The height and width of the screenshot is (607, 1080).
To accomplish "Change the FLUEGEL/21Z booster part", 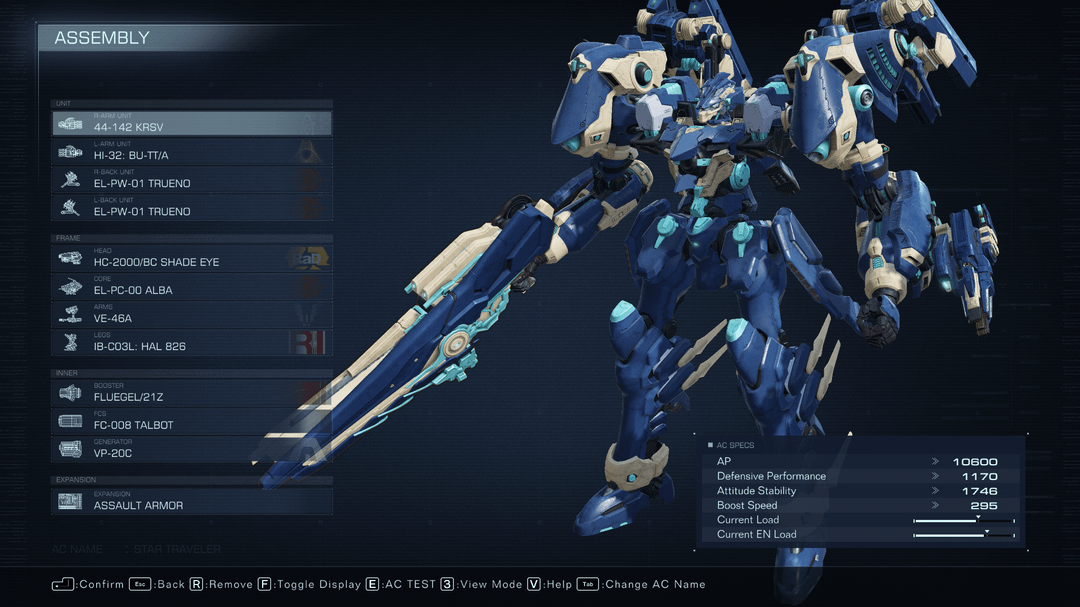I will 191,393.
